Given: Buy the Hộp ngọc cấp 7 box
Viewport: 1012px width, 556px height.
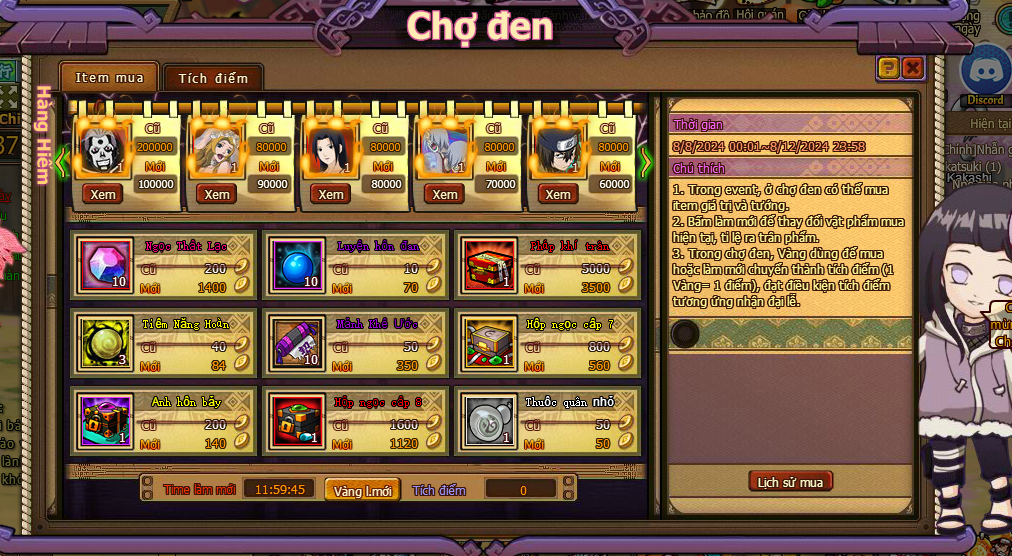Looking at the screenshot, I should [x=489, y=343].
